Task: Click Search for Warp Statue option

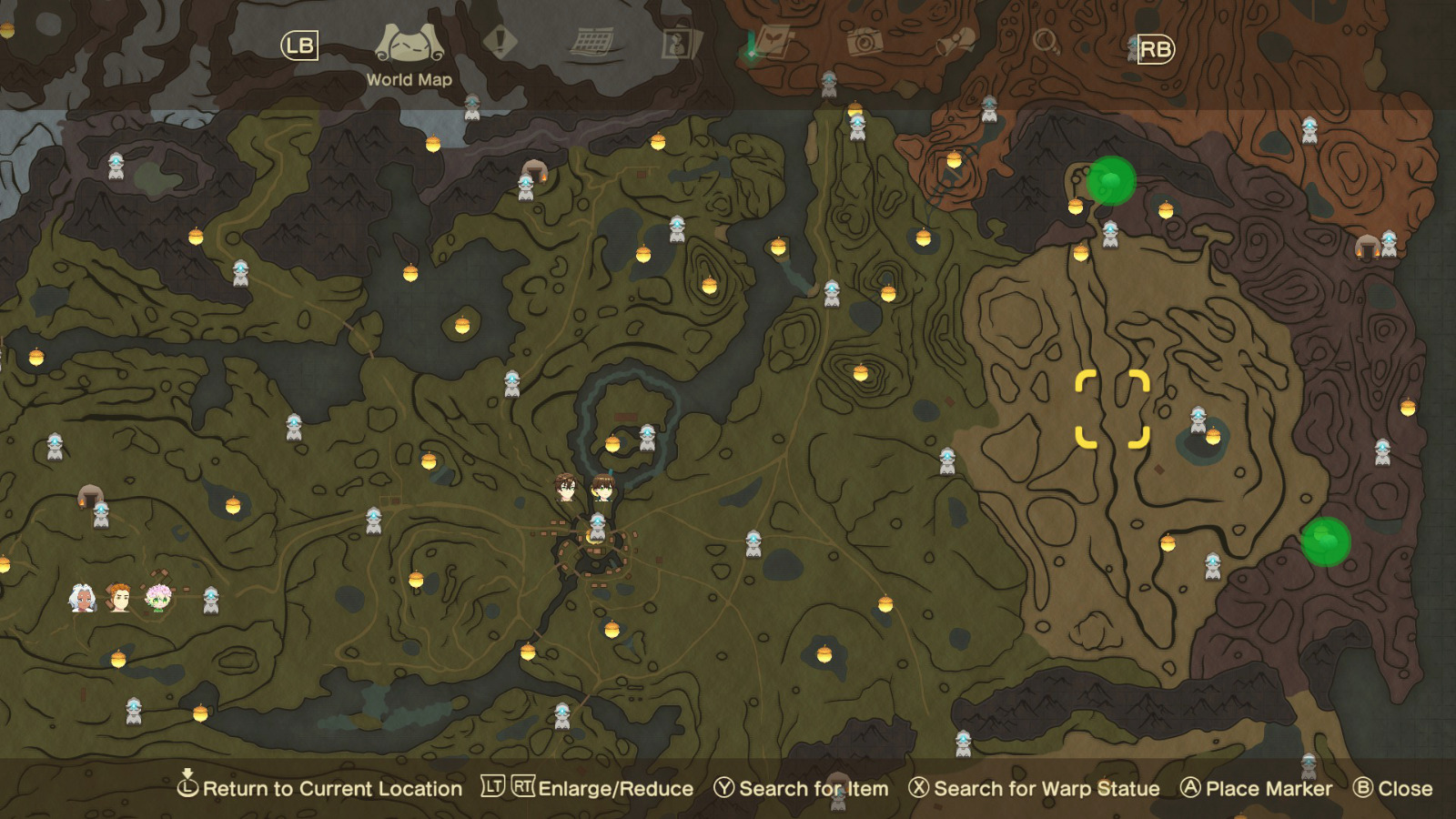Action: pos(1036,789)
